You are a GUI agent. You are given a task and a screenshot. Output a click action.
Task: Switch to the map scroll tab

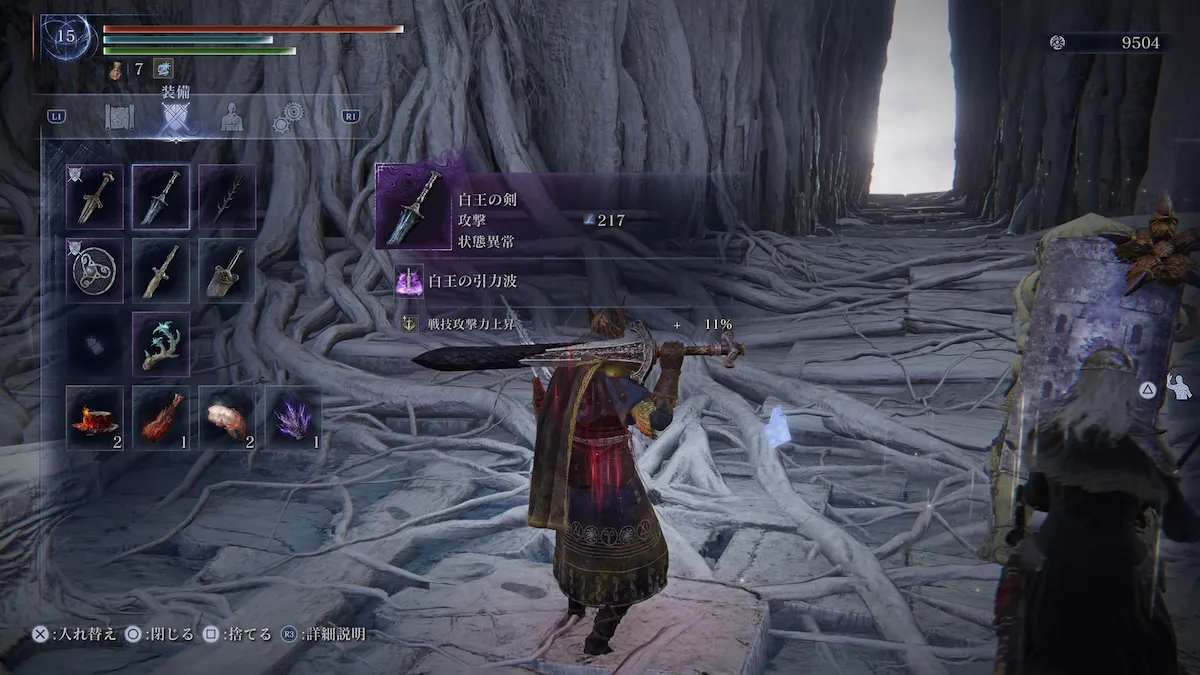[x=119, y=118]
